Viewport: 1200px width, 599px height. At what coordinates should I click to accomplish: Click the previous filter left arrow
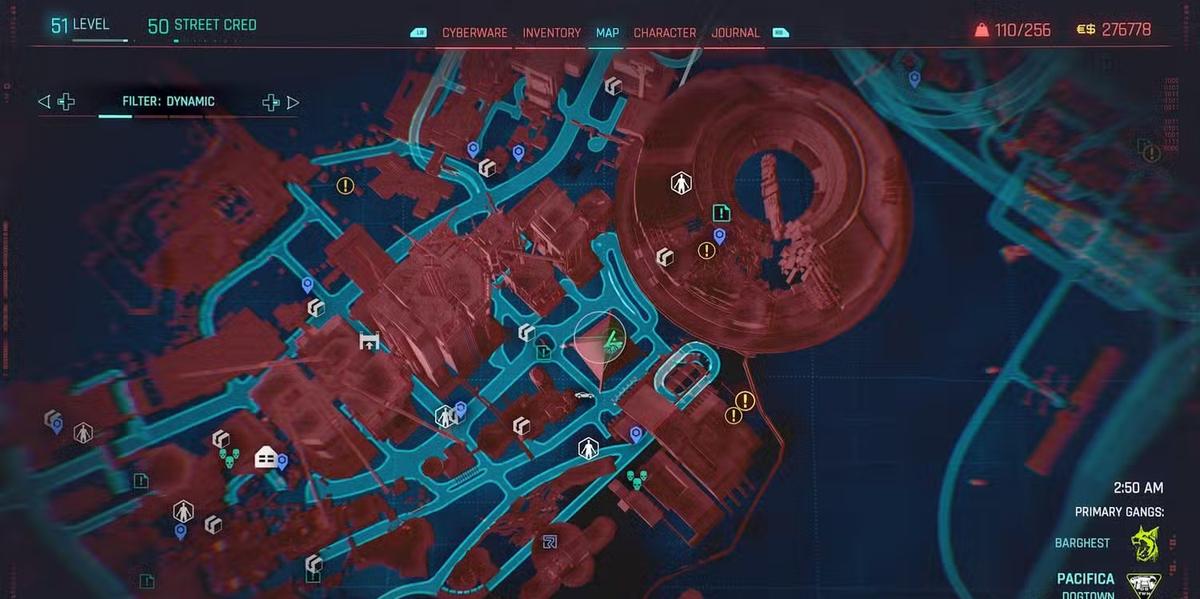(43, 102)
